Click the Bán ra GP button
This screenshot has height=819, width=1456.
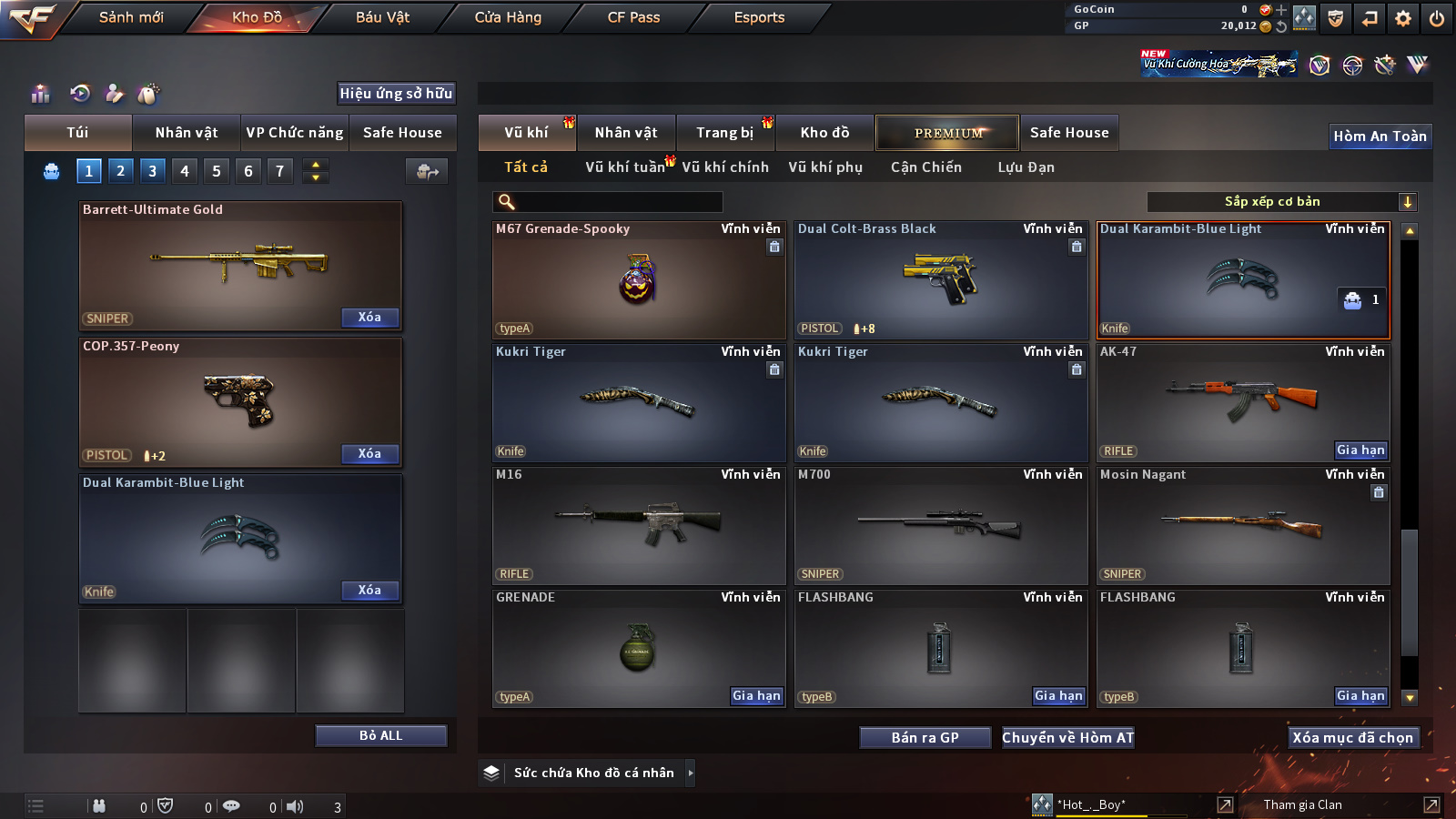pos(925,738)
